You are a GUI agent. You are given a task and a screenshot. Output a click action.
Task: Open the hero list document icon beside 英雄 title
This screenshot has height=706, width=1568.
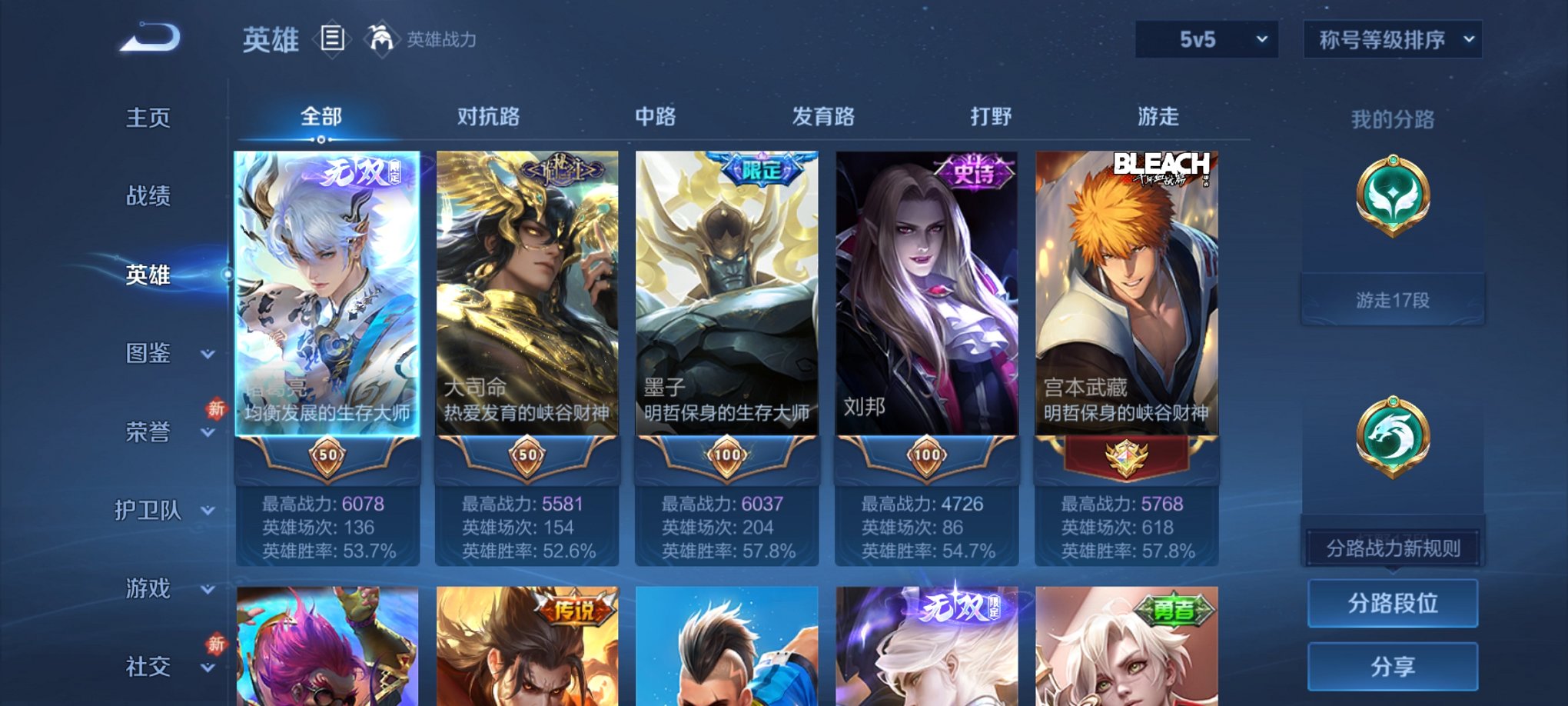pyautogui.click(x=334, y=40)
